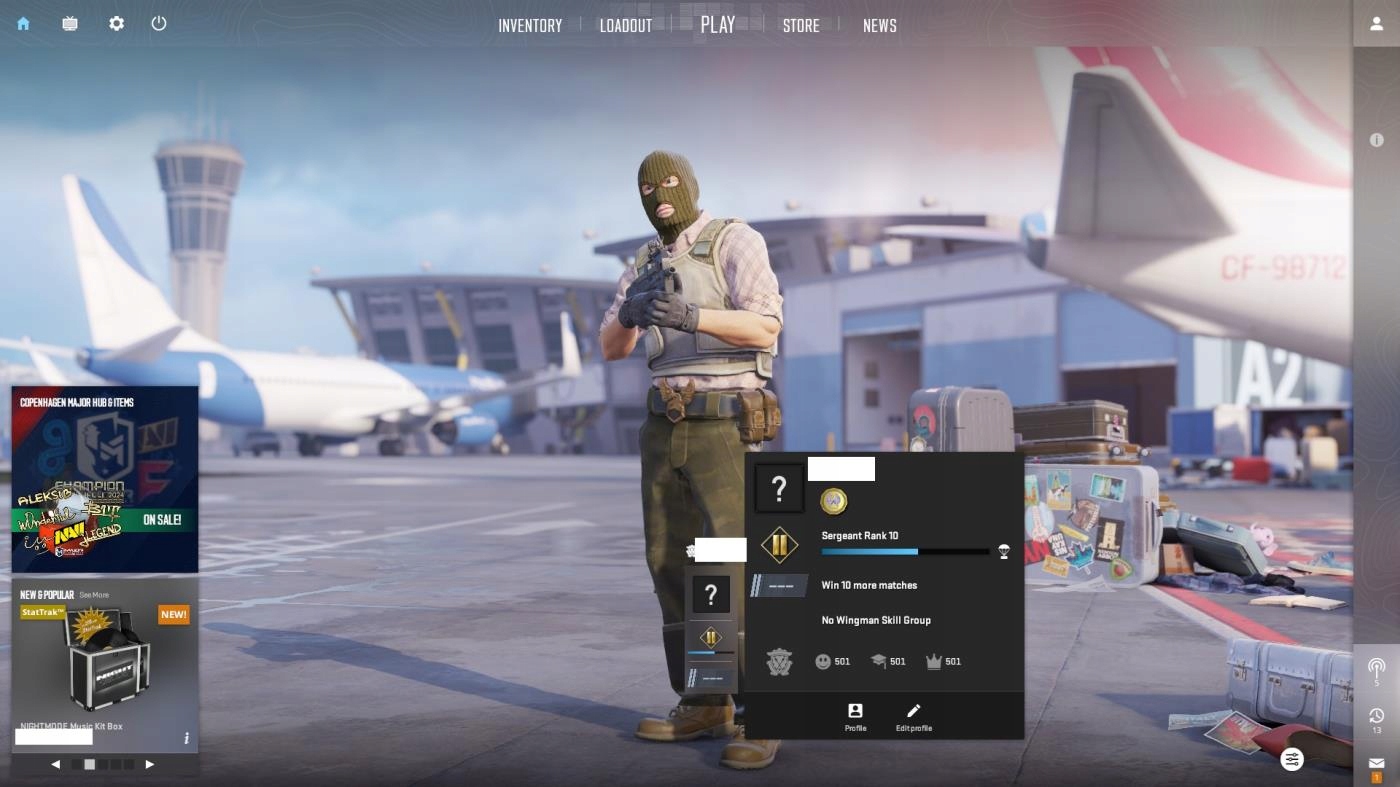Click the sliders customize icon
This screenshot has height=787, width=1400.
(x=1292, y=759)
